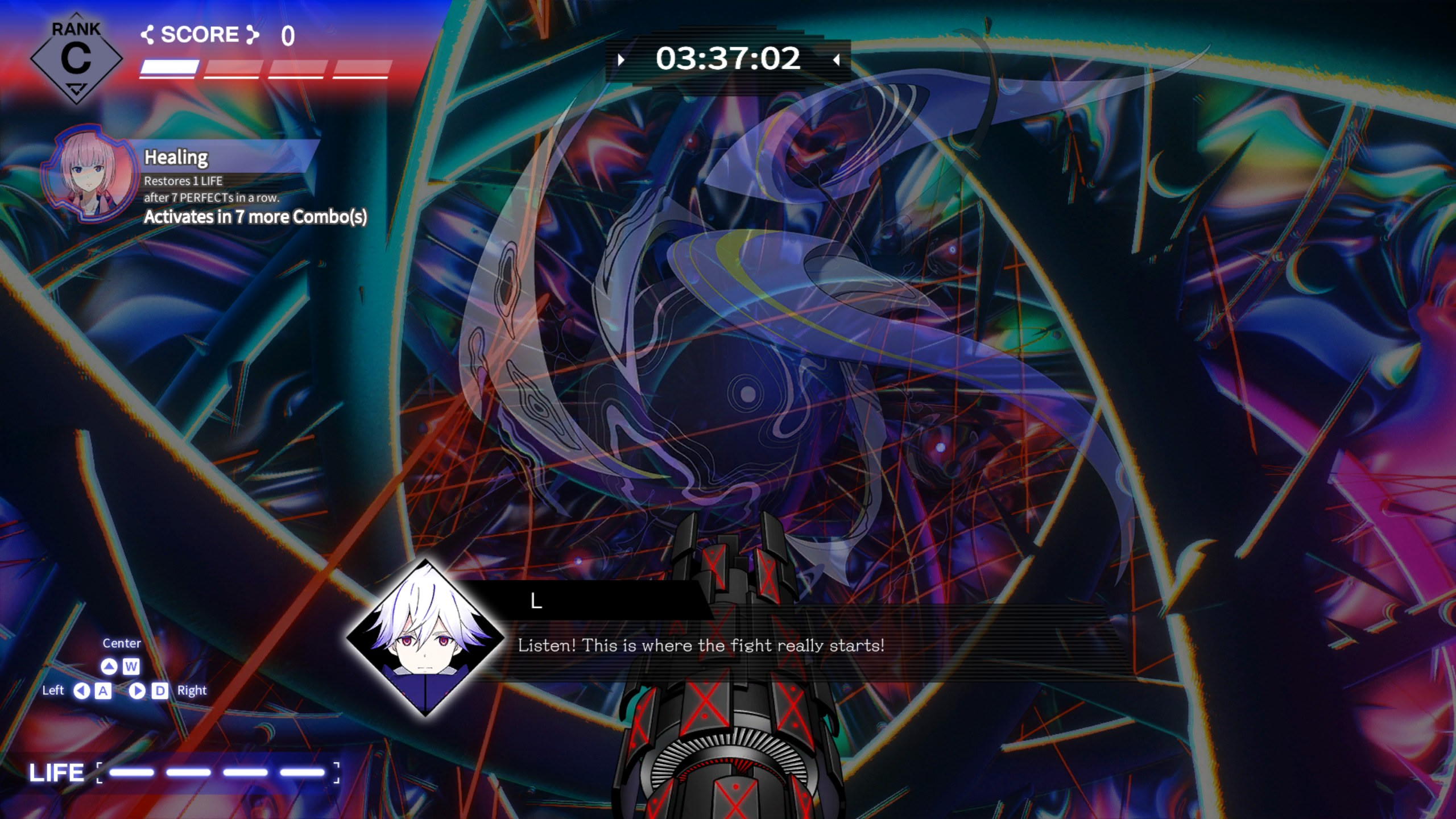Screen dimensions: 1456x819
Task: Click the 'Activates in 7 more Combo(s)' text
Action: point(257,217)
